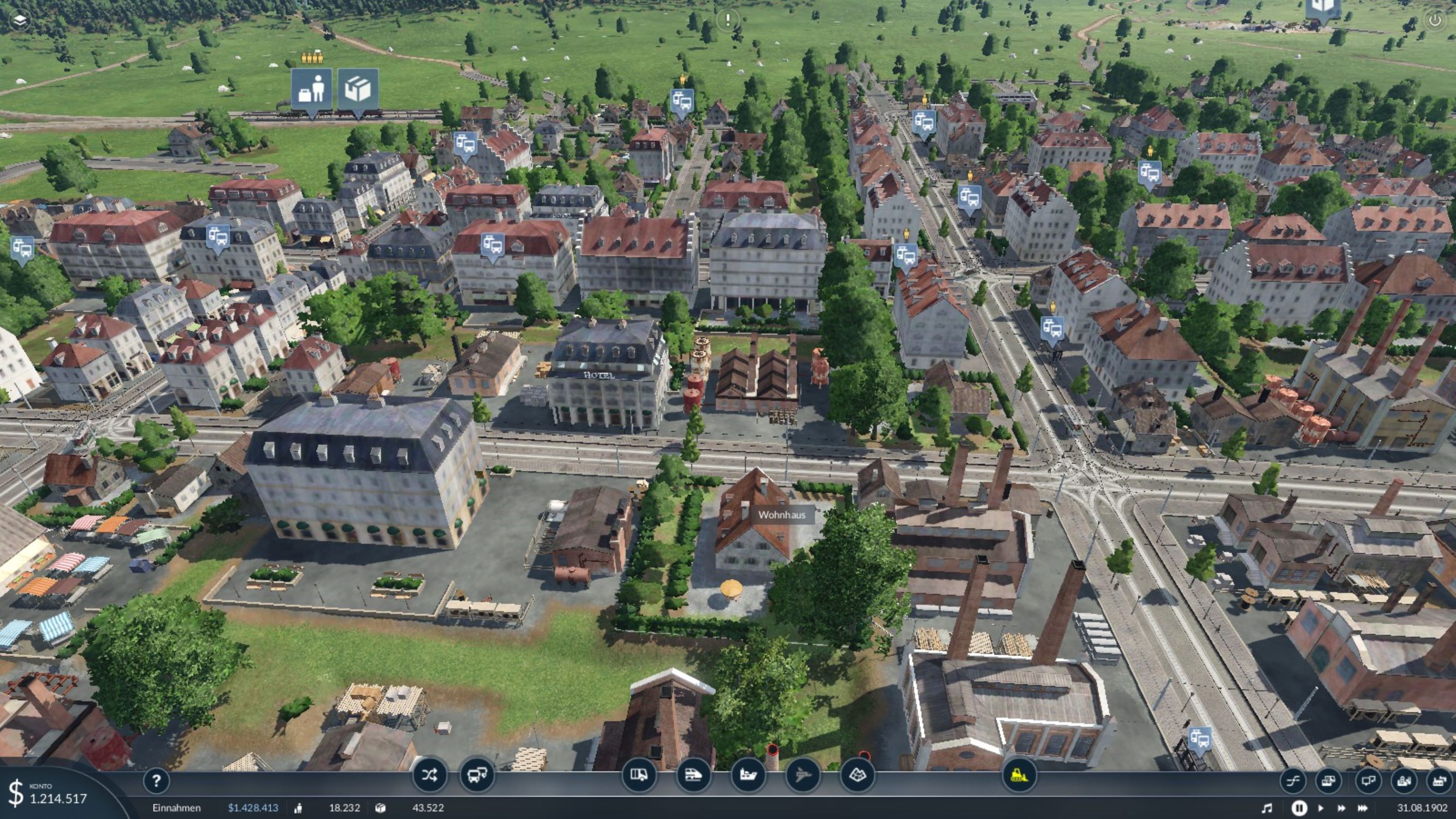1456x819 pixels.
Task: Open the rail construction train menu
Action: (693, 775)
